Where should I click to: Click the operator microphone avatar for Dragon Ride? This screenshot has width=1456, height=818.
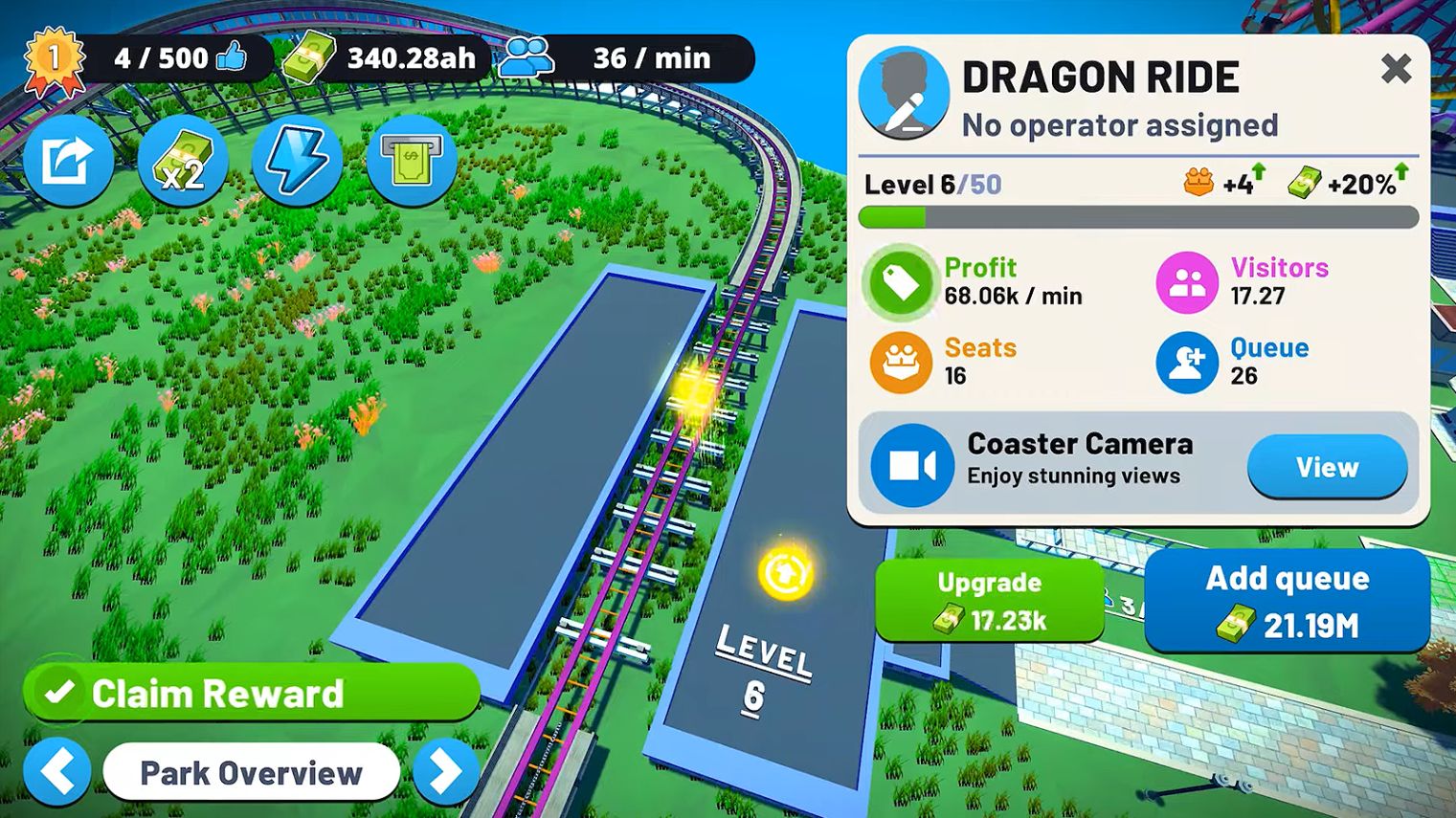[x=904, y=94]
